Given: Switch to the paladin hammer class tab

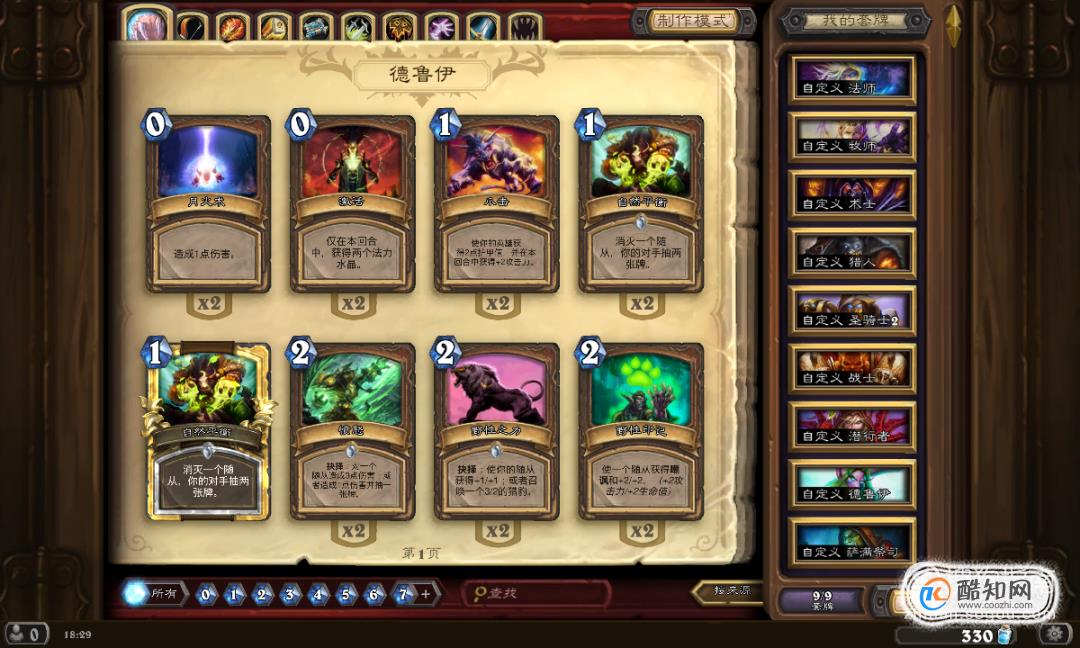Looking at the screenshot, I should (x=273, y=25).
